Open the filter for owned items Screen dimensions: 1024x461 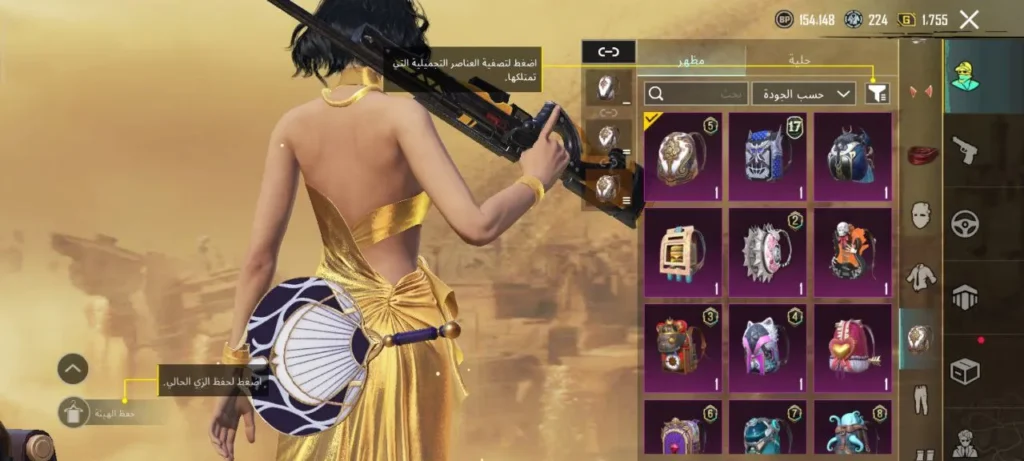click(877, 94)
